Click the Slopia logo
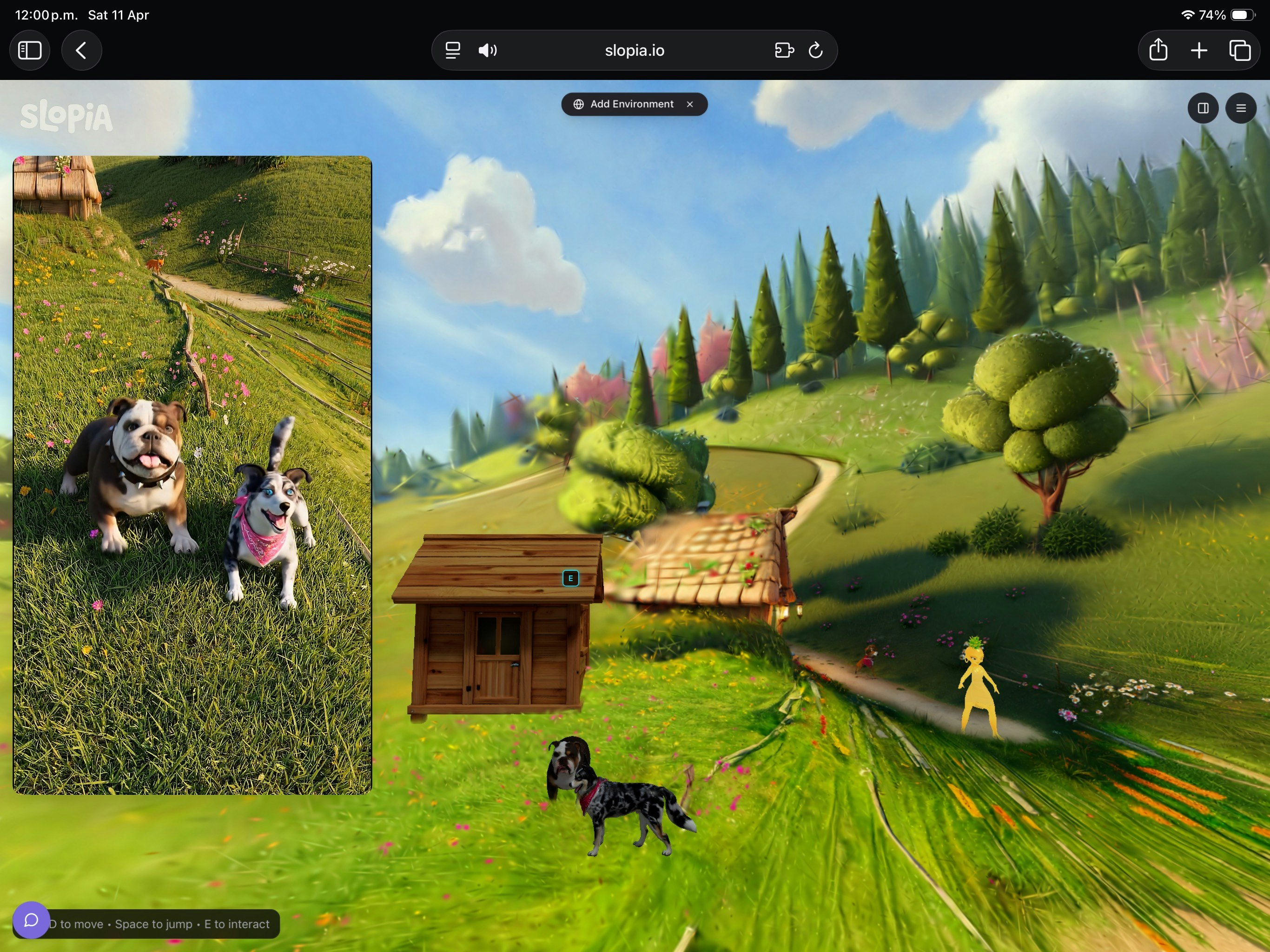 tap(66, 116)
